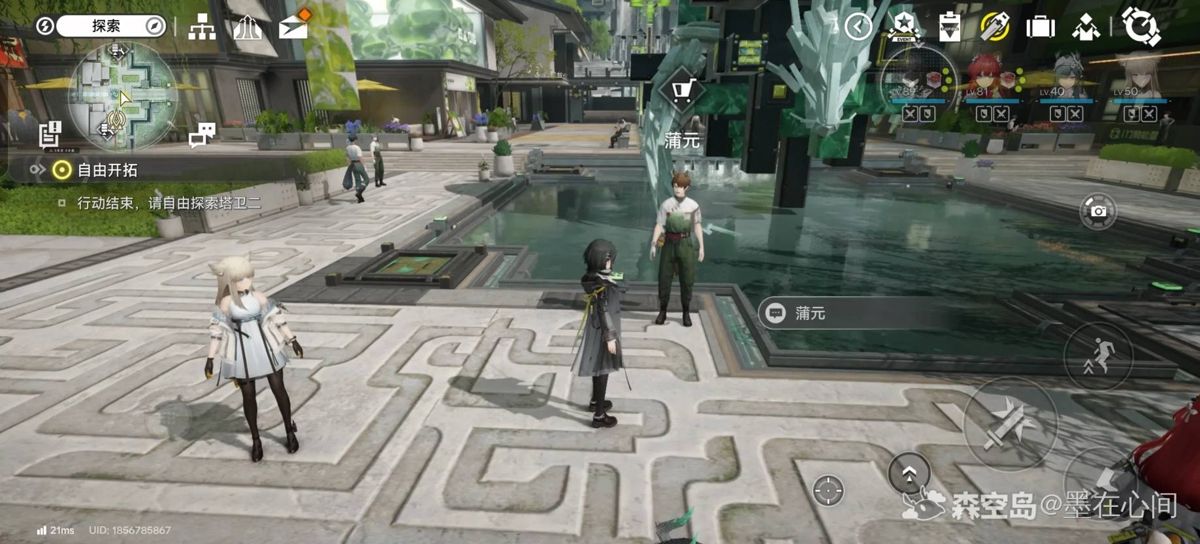
Task: Open the operator team icon
Action: point(1087,27)
